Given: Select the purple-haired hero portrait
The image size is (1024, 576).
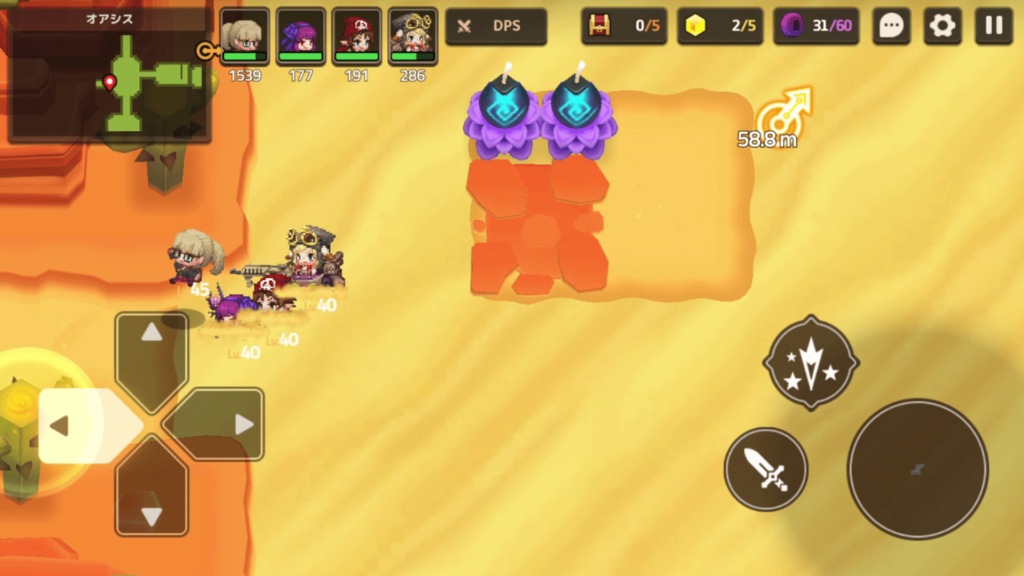Looking at the screenshot, I should pos(301,36).
